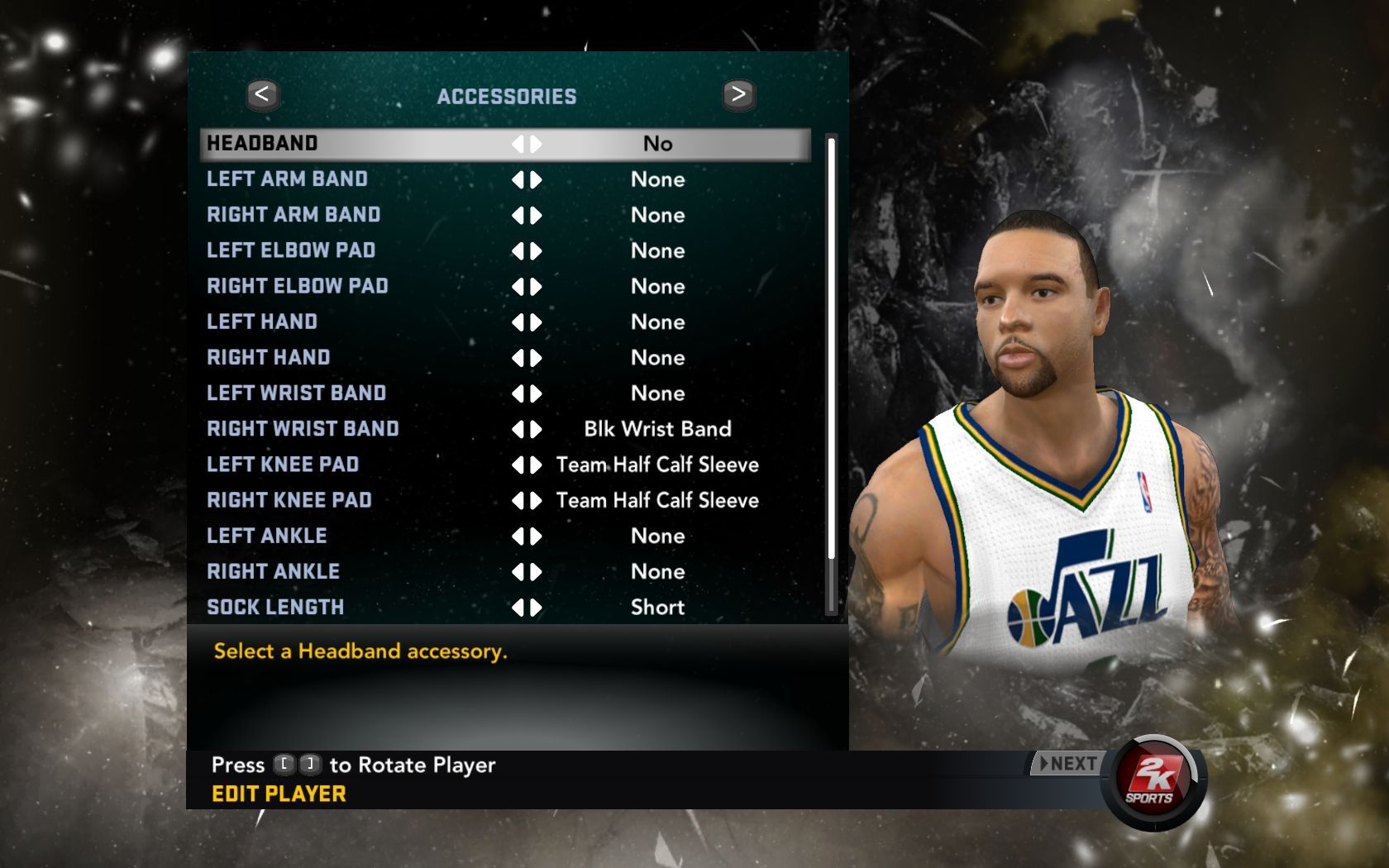Change Headband value with its right arrow
This screenshot has height=868, width=1389.
tap(537, 144)
